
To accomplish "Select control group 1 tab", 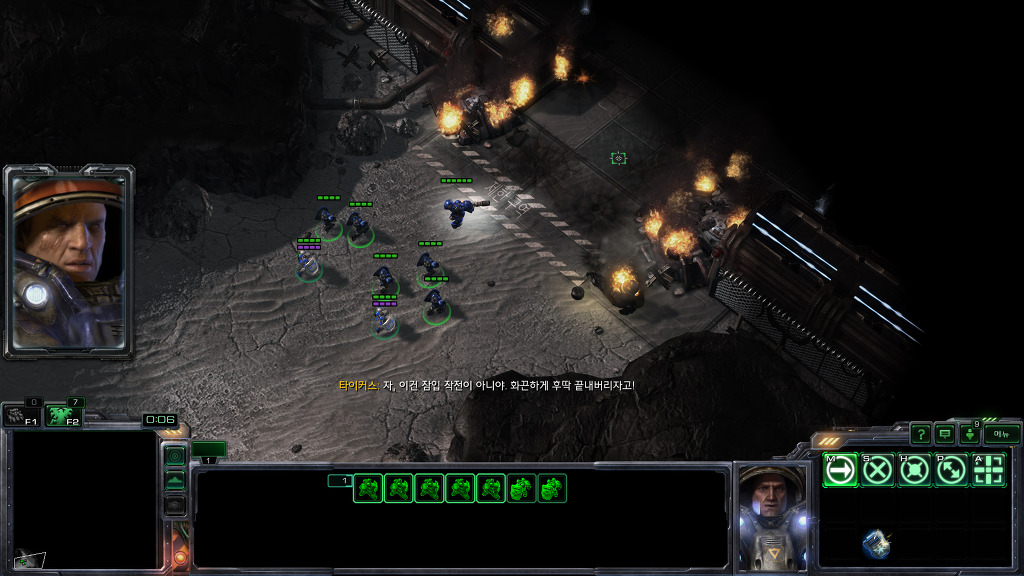I will pos(209,450).
